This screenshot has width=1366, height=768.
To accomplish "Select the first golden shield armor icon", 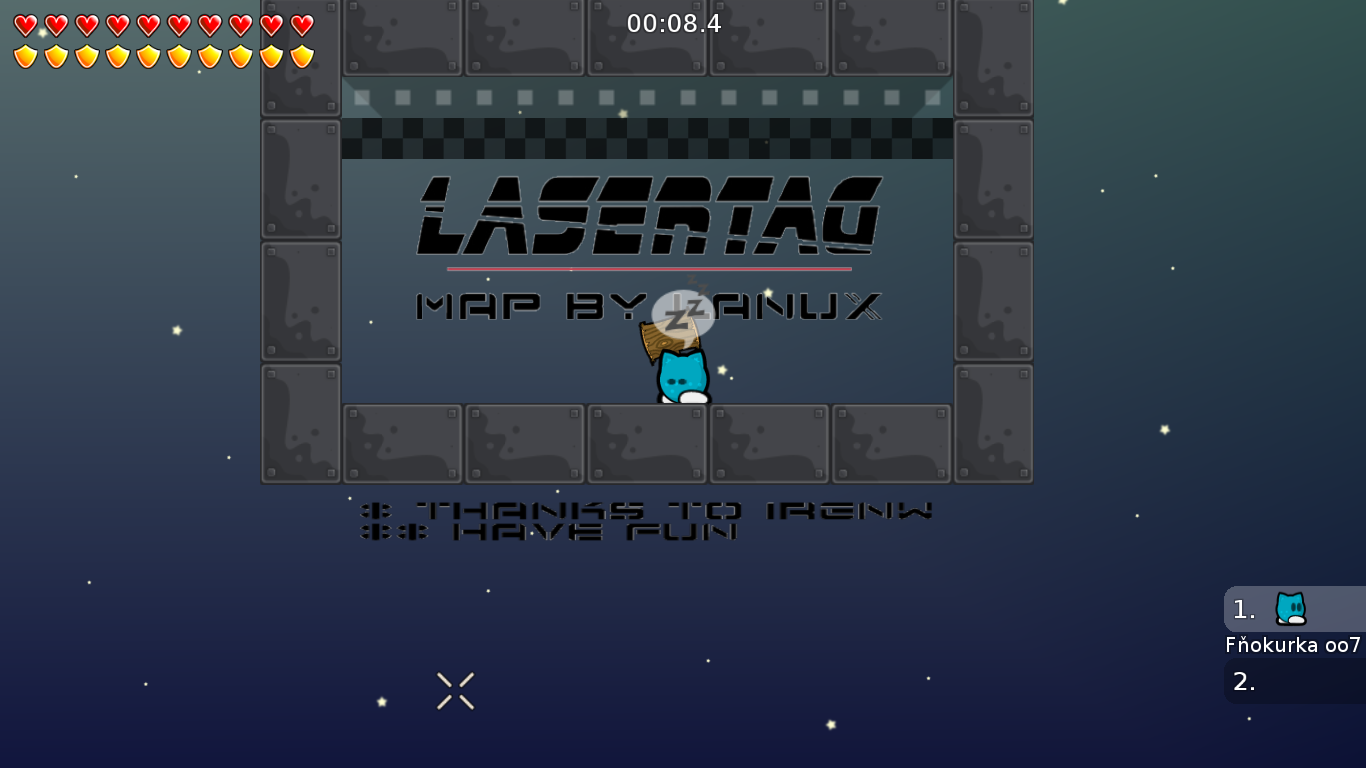I will pos(27,55).
